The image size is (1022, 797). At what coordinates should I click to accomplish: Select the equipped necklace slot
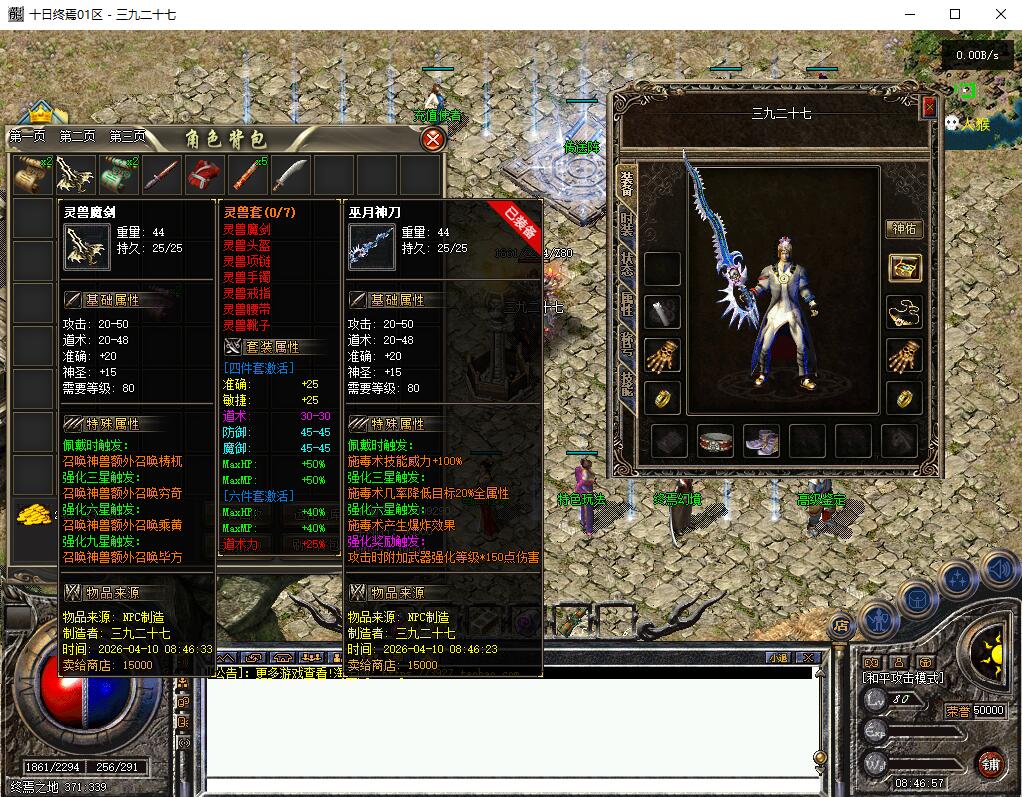click(x=904, y=312)
